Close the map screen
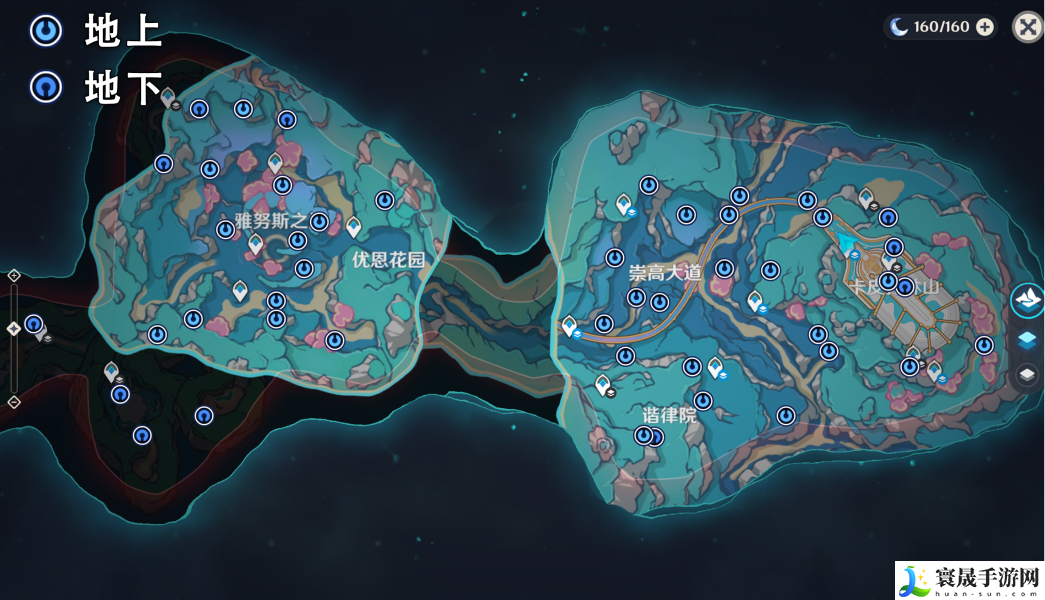The width and height of the screenshot is (1045, 600). (x=1027, y=27)
